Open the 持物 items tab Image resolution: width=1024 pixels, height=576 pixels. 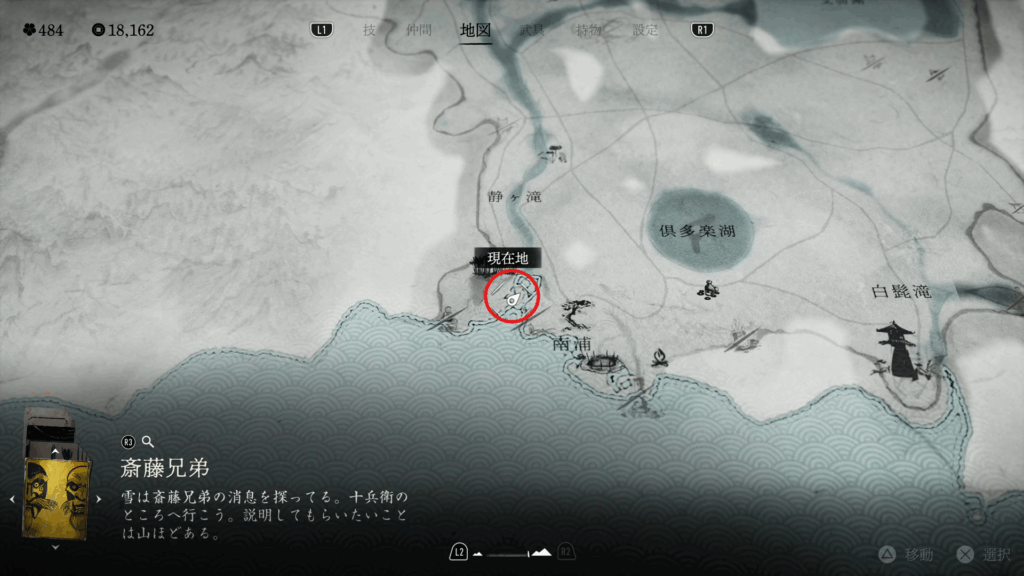pos(589,30)
